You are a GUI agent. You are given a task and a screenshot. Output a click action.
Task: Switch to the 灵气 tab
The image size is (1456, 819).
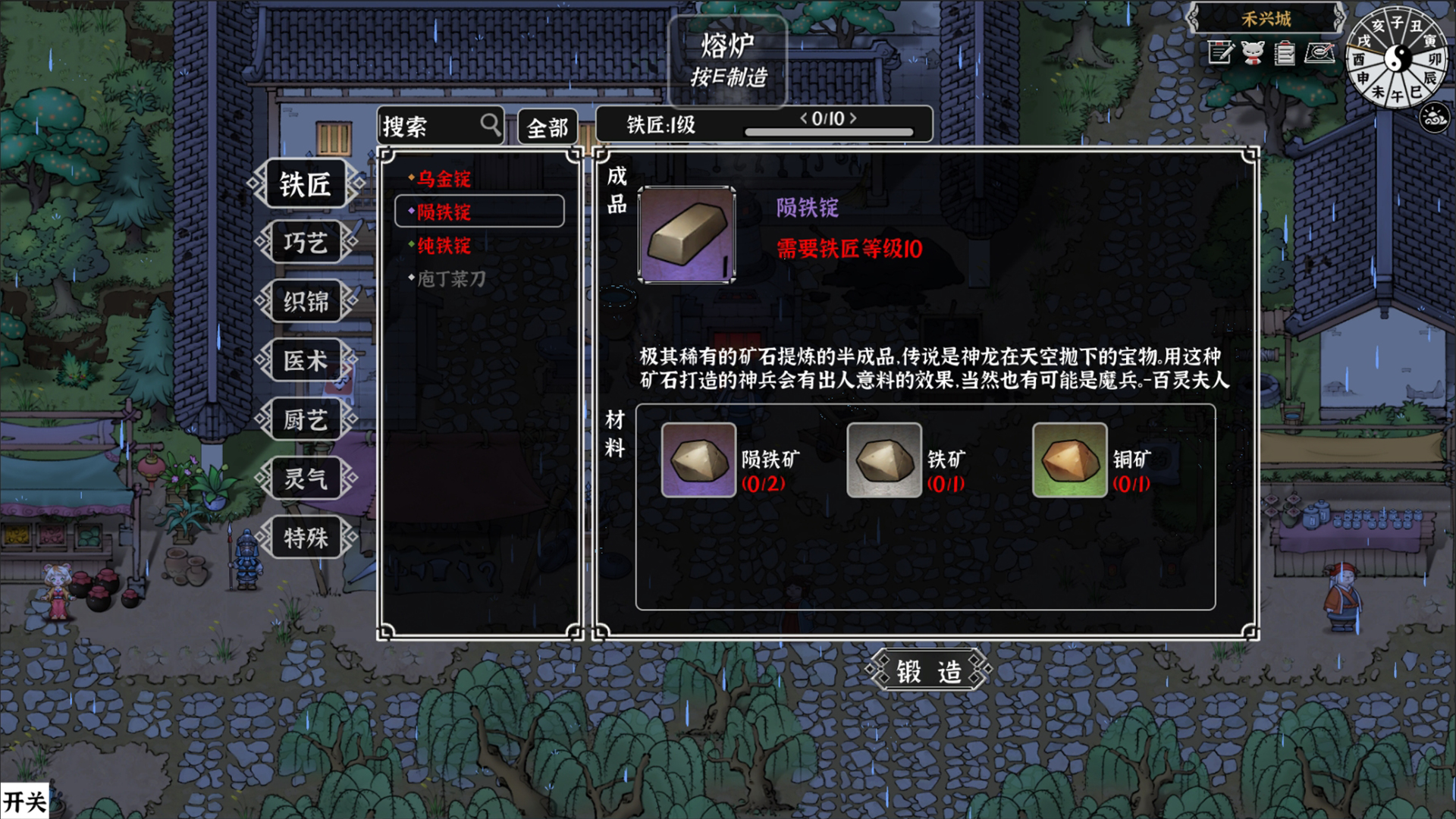click(x=306, y=479)
